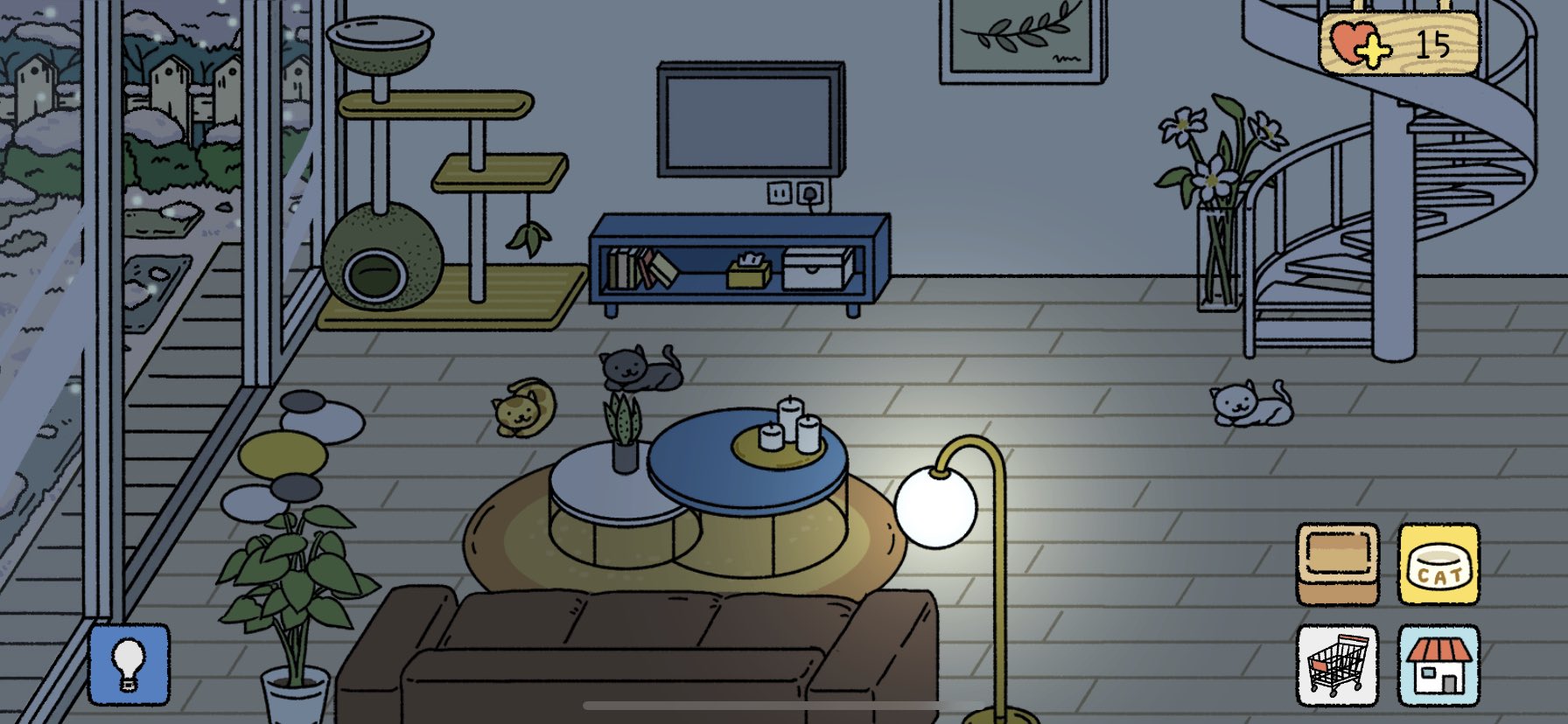This screenshot has height=724, width=1568.
Task: Pet the white cat near the staircase
Action: point(1251,402)
